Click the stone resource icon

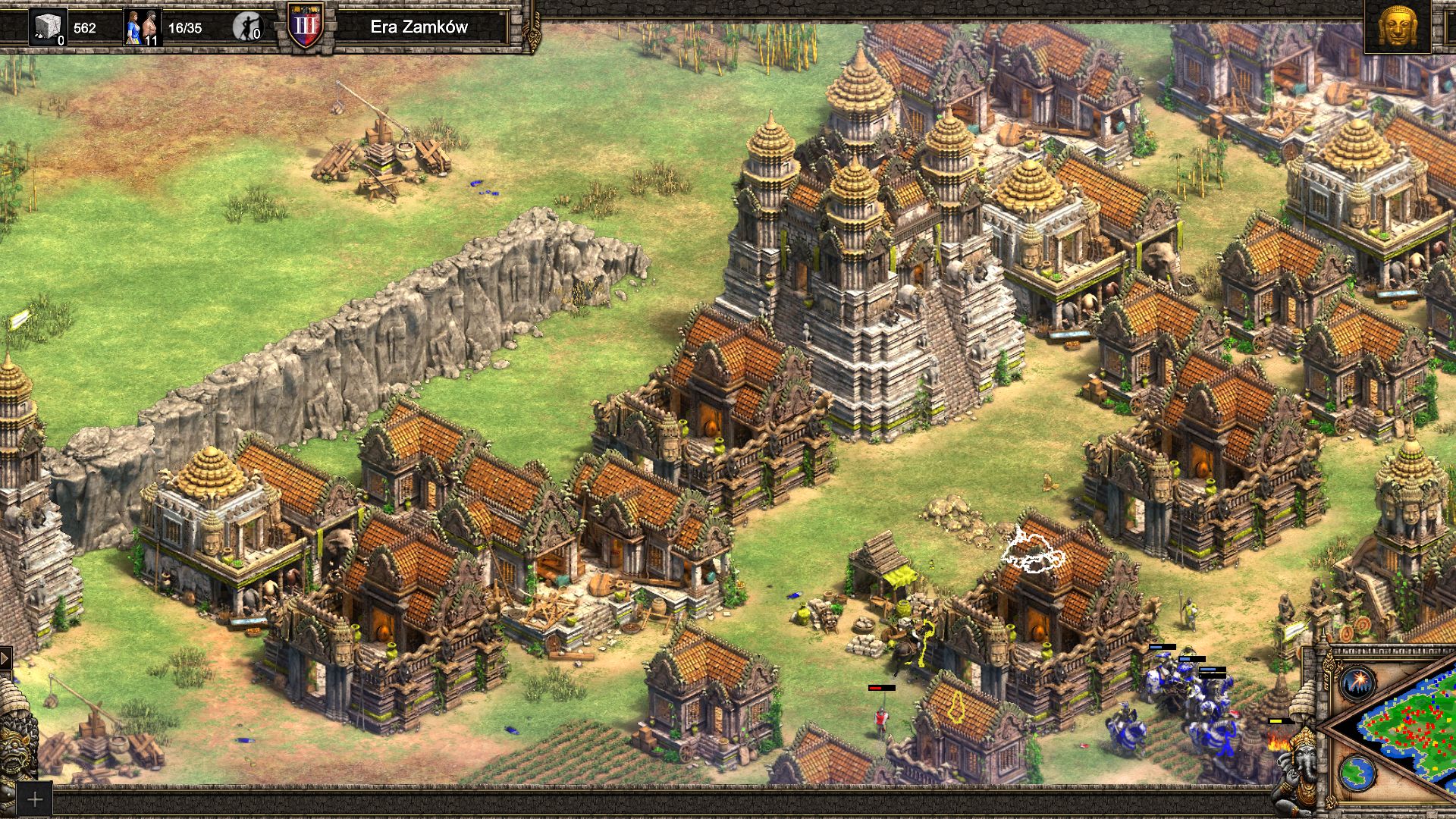(48, 27)
